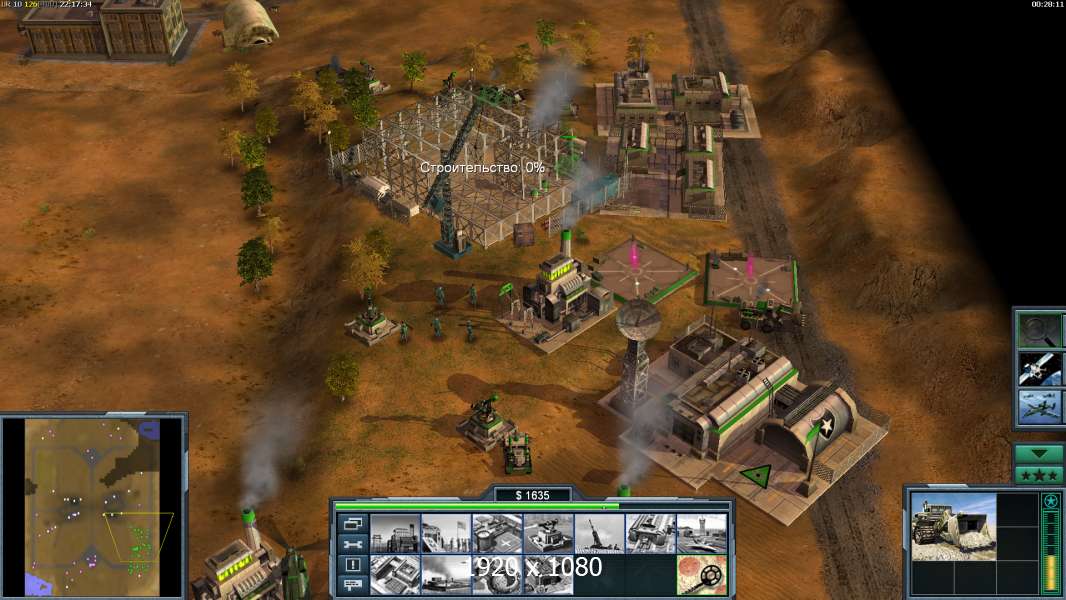Click the overlapping windows button
This screenshot has height=600, width=1066.
[351, 523]
